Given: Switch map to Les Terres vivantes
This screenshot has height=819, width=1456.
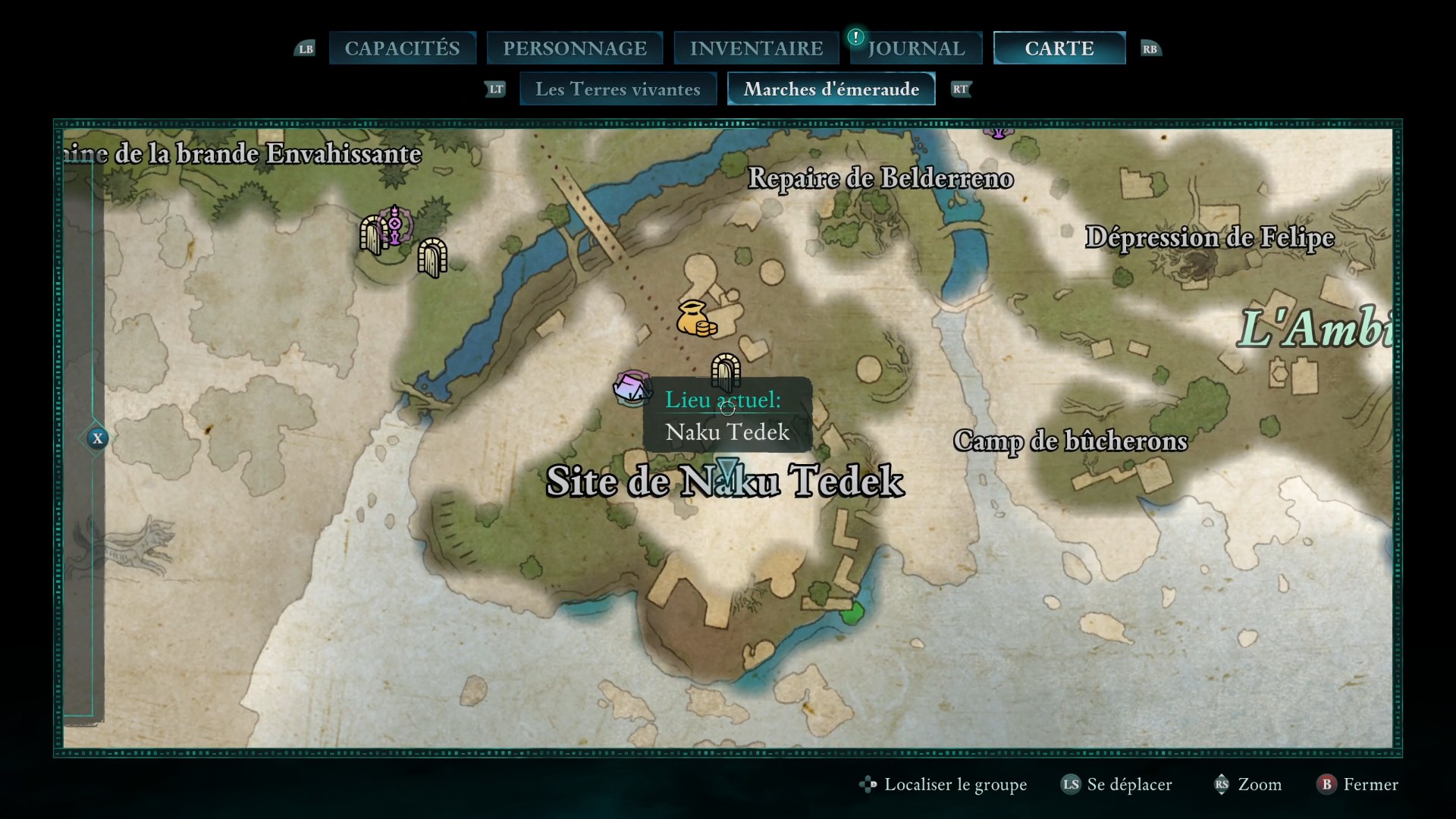Looking at the screenshot, I should coord(617,89).
